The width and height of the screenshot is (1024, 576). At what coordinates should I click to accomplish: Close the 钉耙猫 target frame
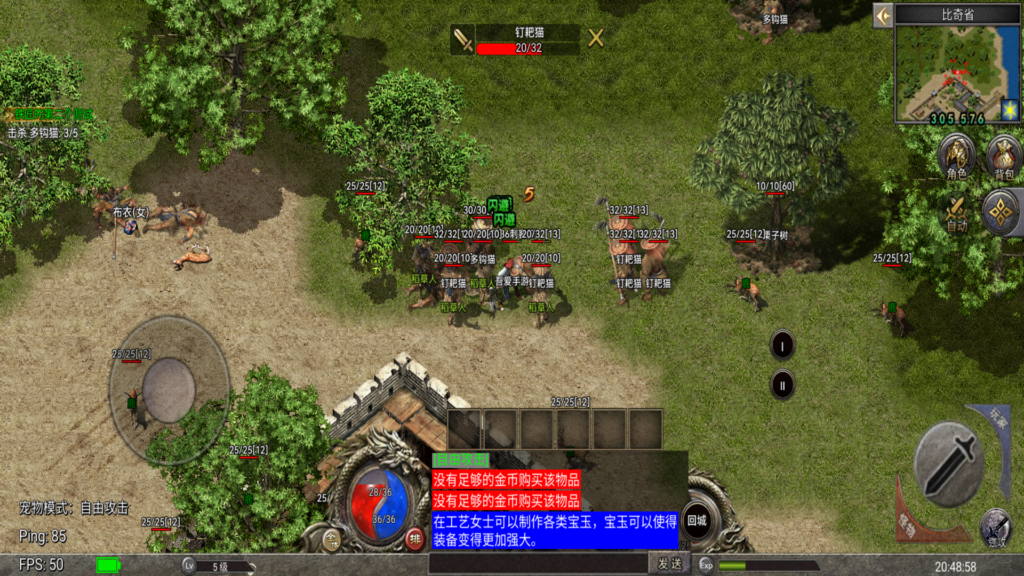point(596,39)
